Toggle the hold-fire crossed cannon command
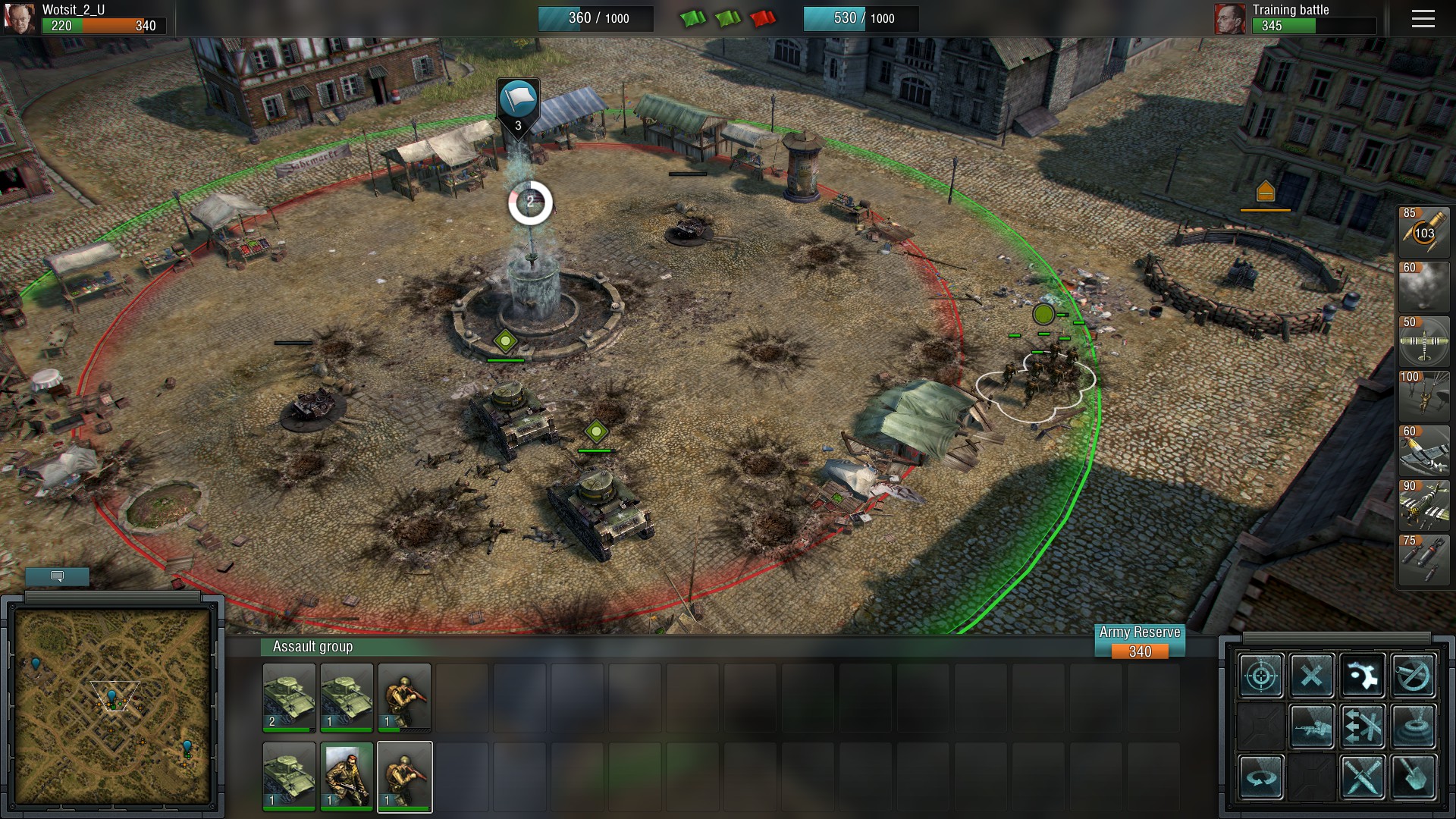1456x819 pixels. (1414, 675)
